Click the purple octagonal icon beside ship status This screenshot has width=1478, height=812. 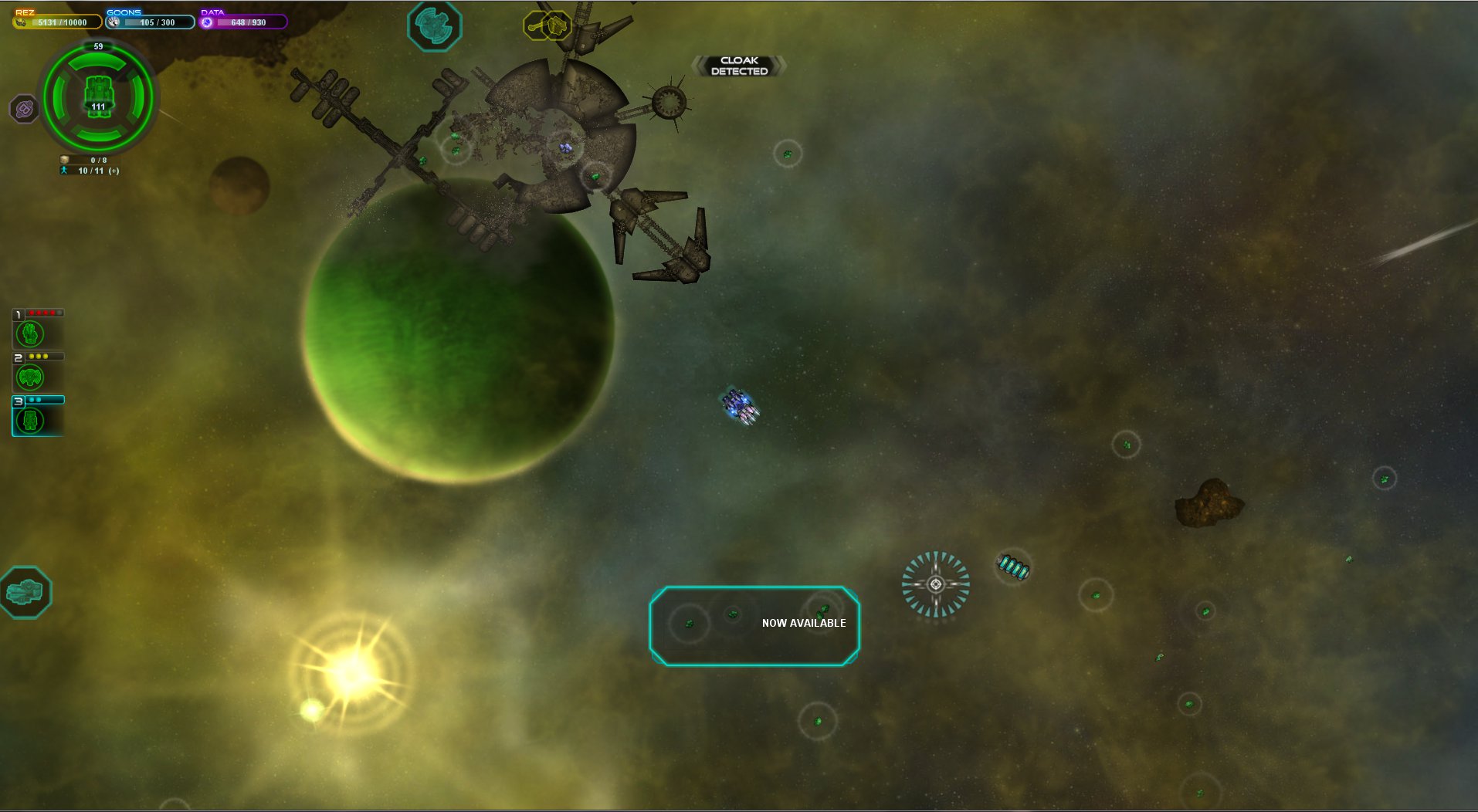point(25,110)
